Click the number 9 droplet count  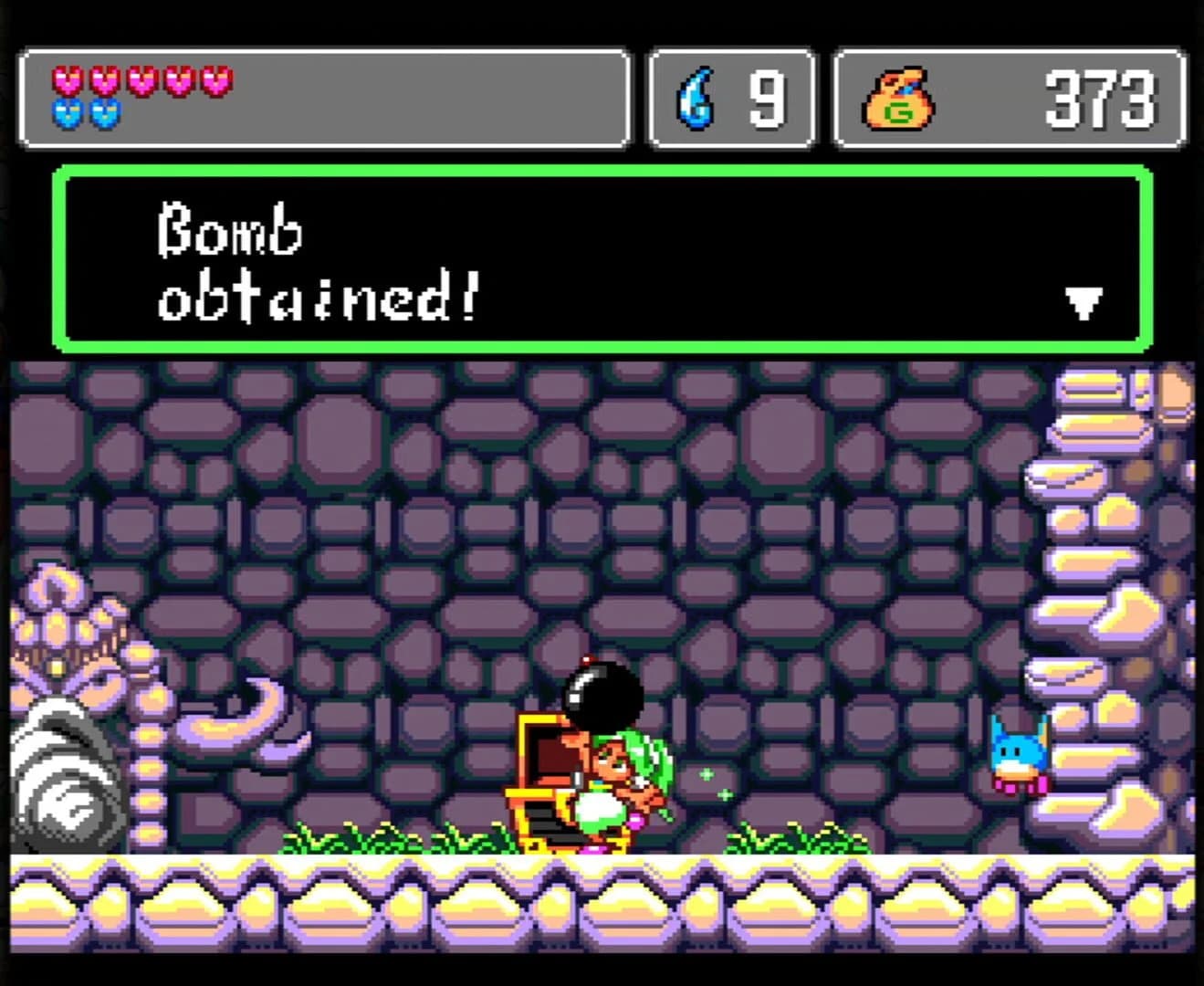[x=767, y=96]
